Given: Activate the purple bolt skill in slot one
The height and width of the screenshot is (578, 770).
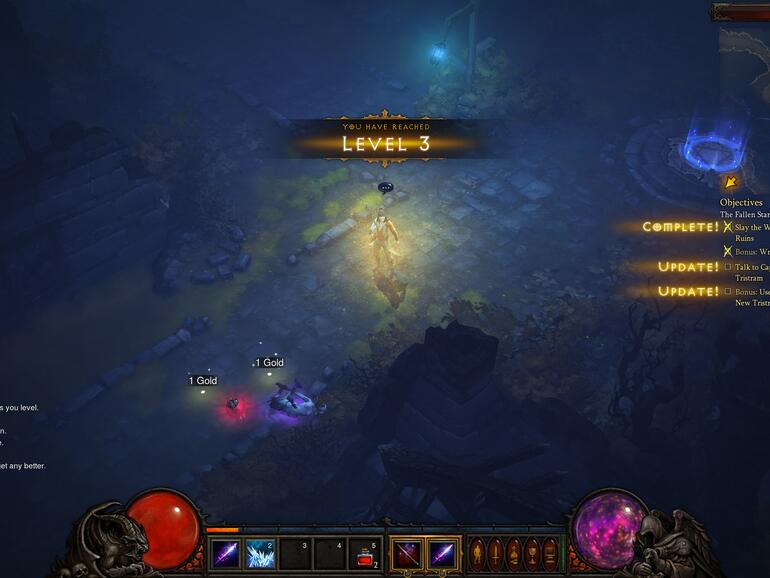Looking at the screenshot, I should click(x=225, y=553).
